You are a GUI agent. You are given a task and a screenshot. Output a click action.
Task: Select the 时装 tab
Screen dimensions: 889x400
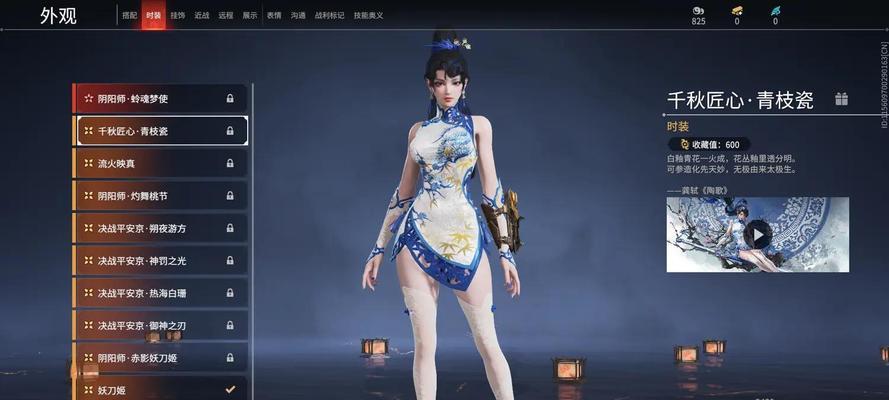[x=153, y=16]
